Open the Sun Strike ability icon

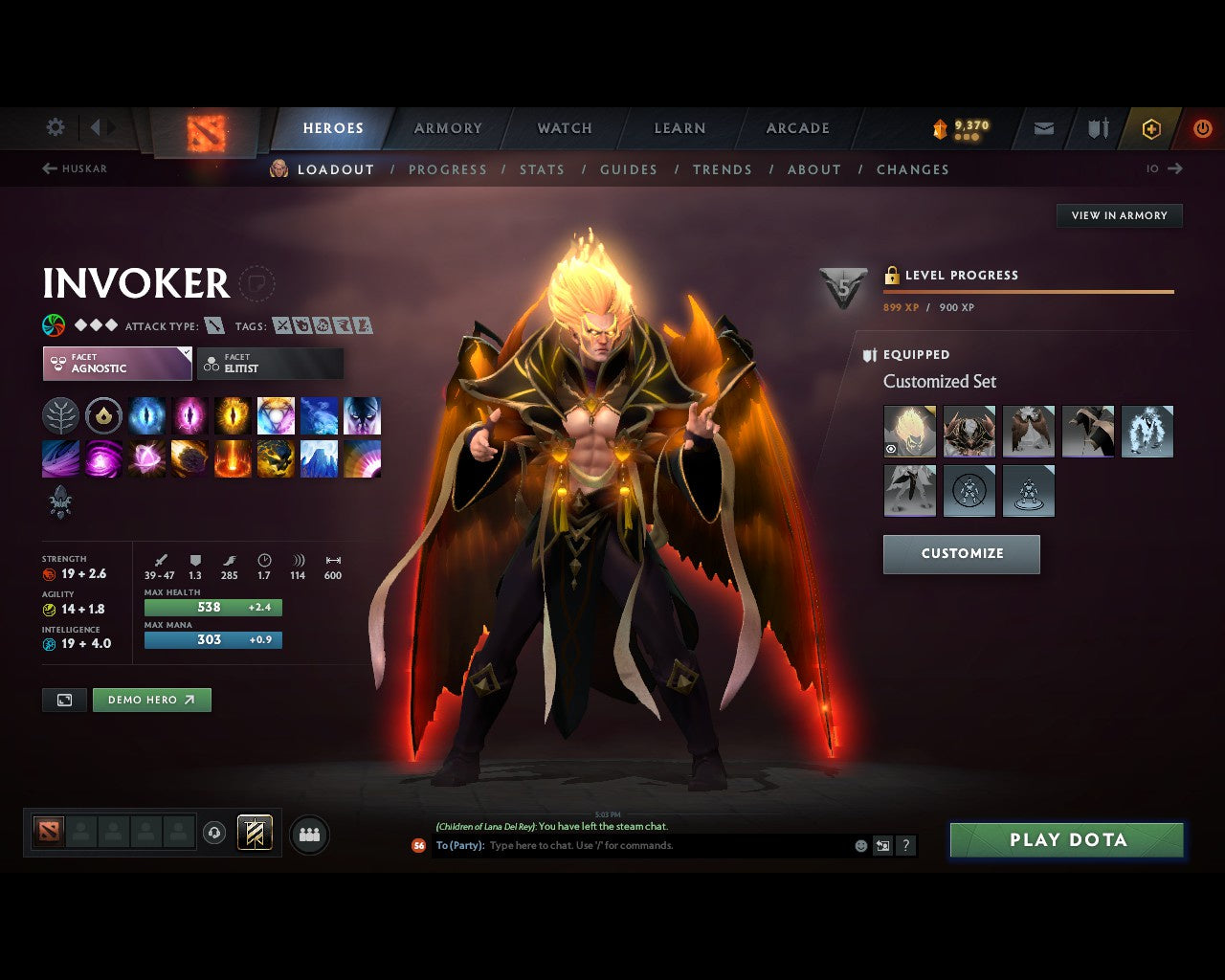pyautogui.click(x=233, y=458)
